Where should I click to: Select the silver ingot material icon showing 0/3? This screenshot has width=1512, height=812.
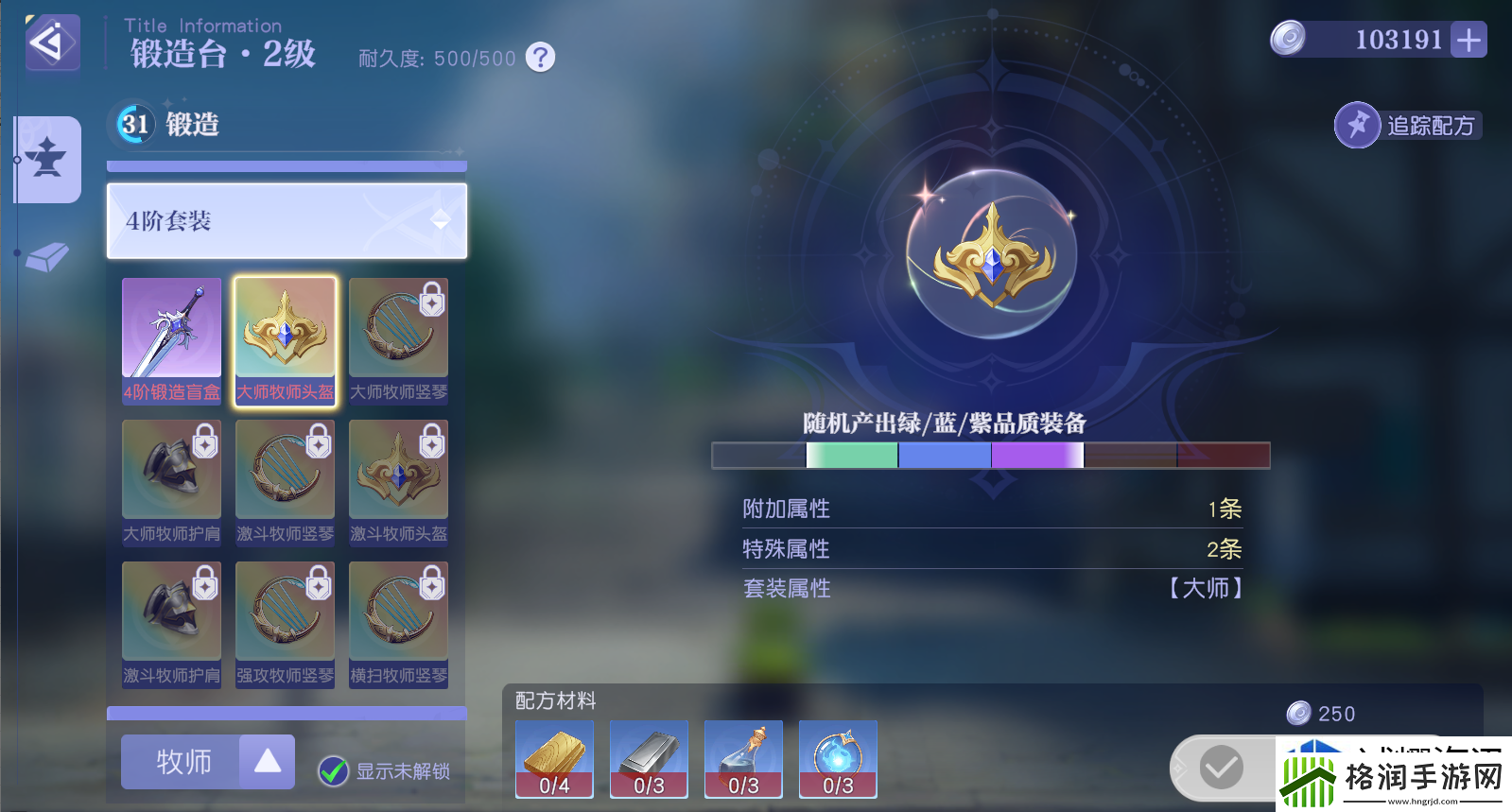pyautogui.click(x=648, y=756)
